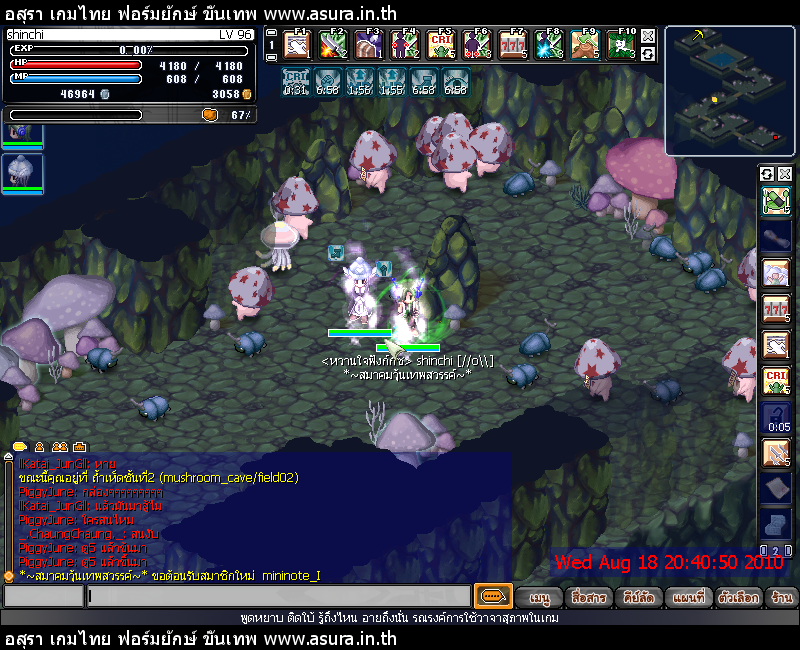The image size is (800, 650).
Task: Activate the CRI skill in side bar
Action: point(775,381)
